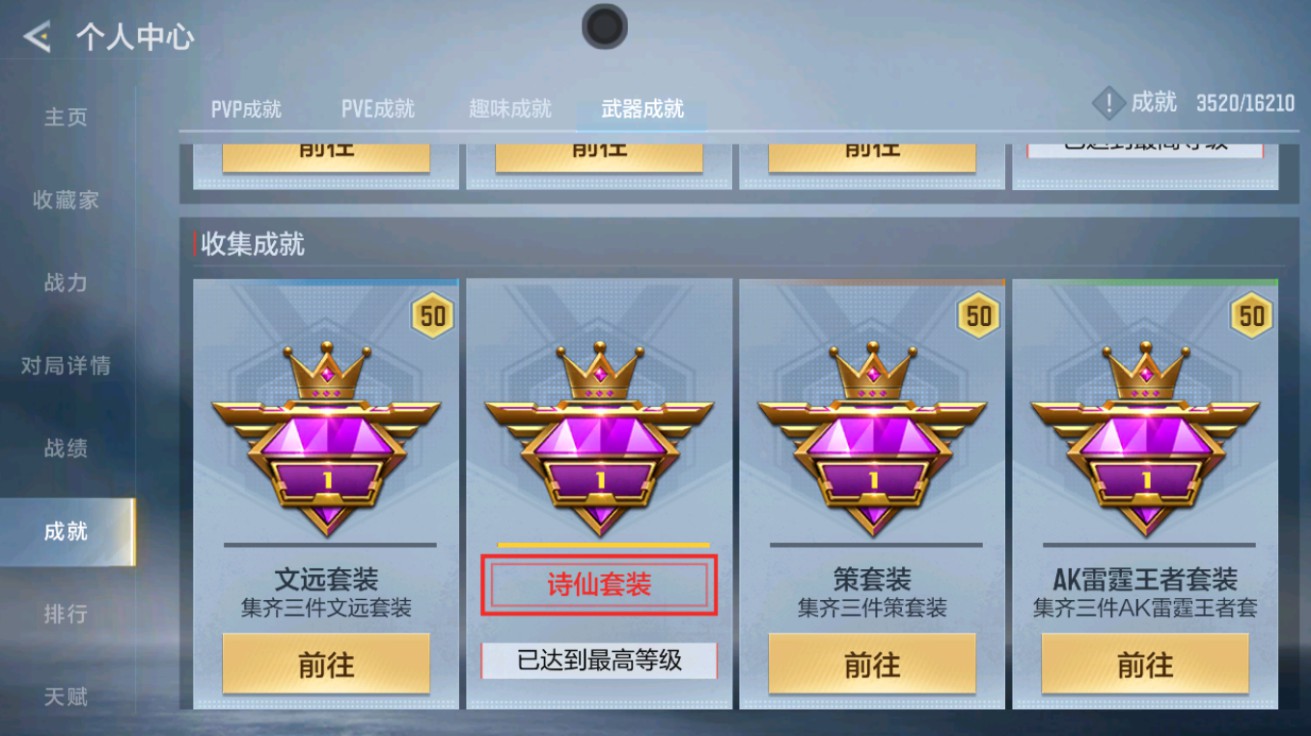1311x736 pixels.
Task: Tap the purple diamond medal of AK雷霆王者套装
Action: coord(1148,450)
